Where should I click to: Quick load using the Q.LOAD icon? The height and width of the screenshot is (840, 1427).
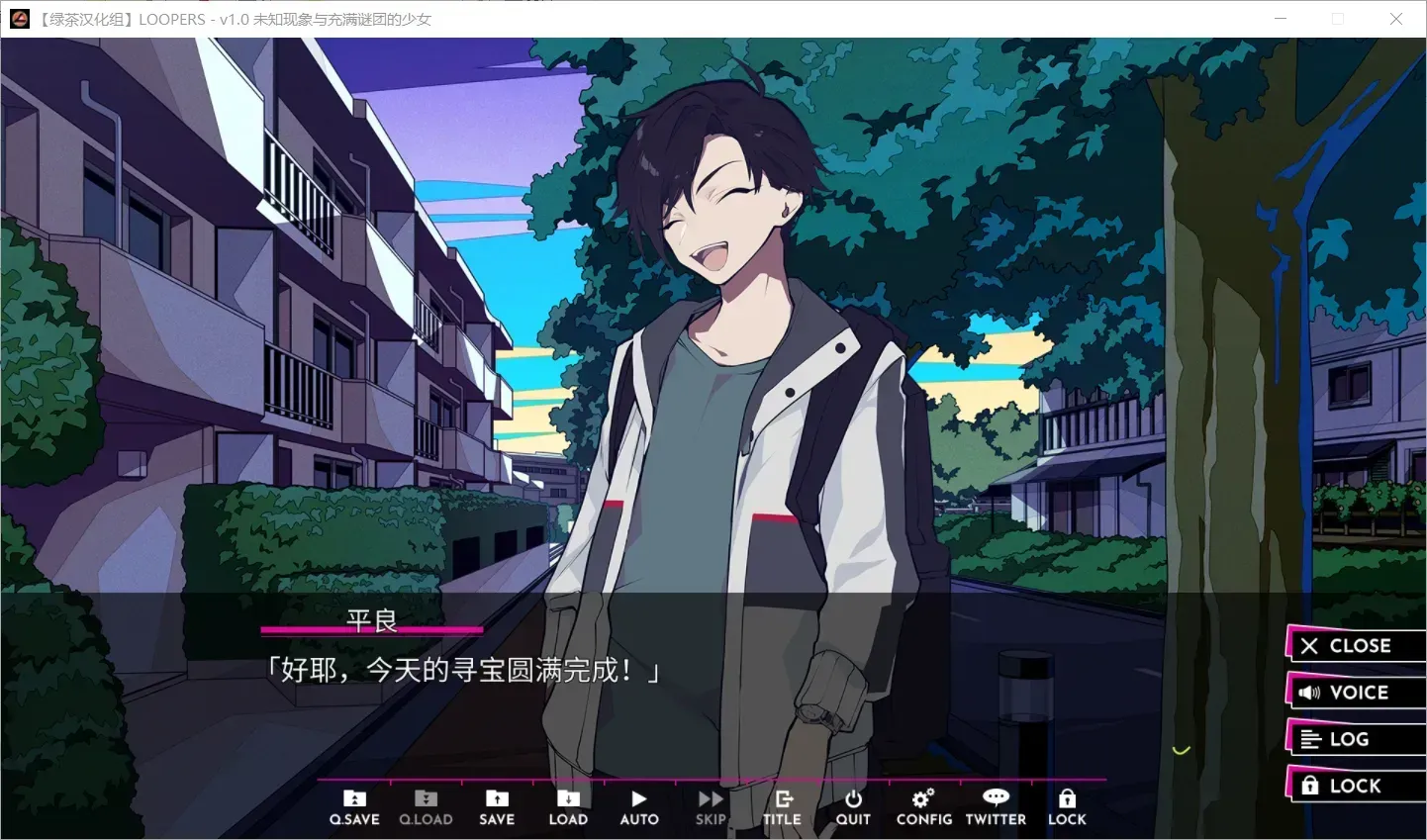point(426,804)
